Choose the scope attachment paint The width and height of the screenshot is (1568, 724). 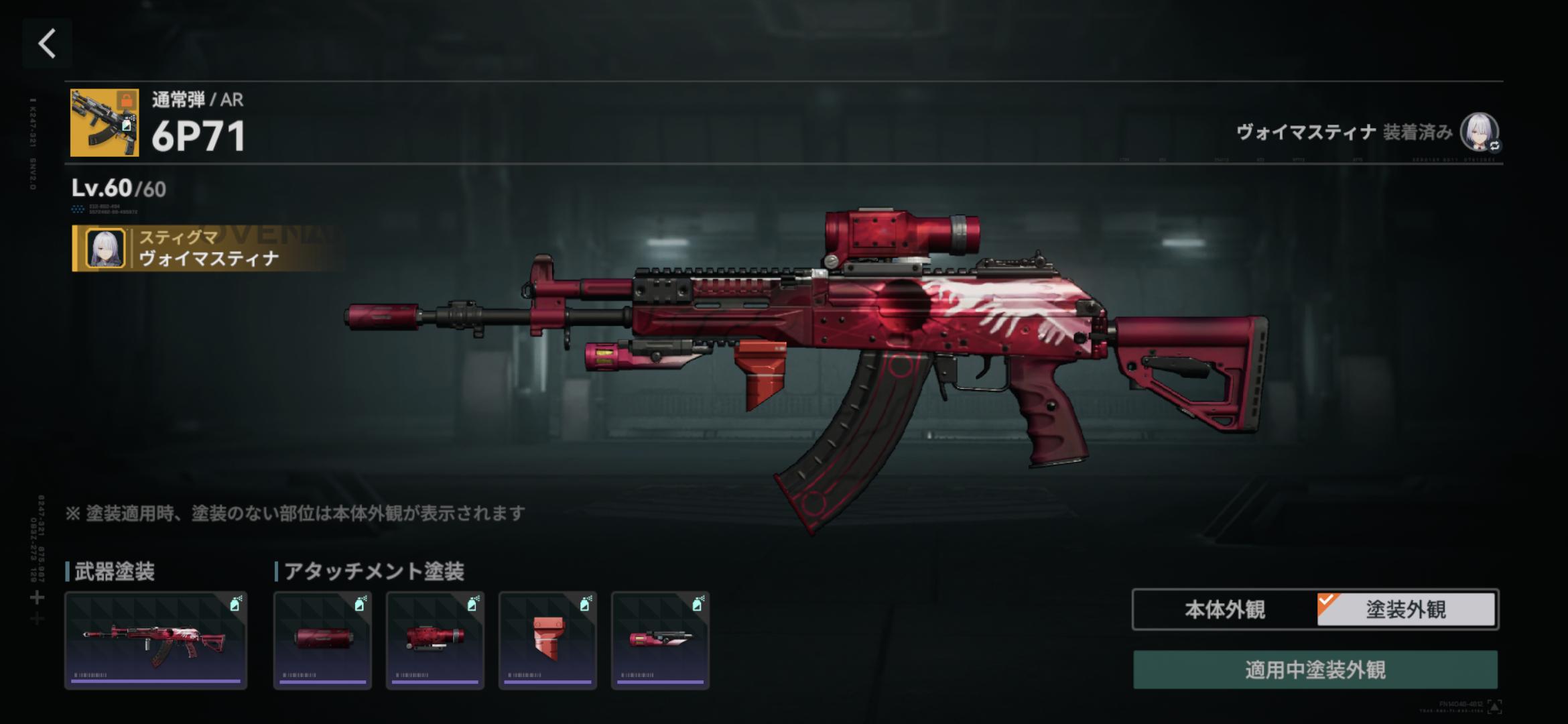[x=435, y=640]
